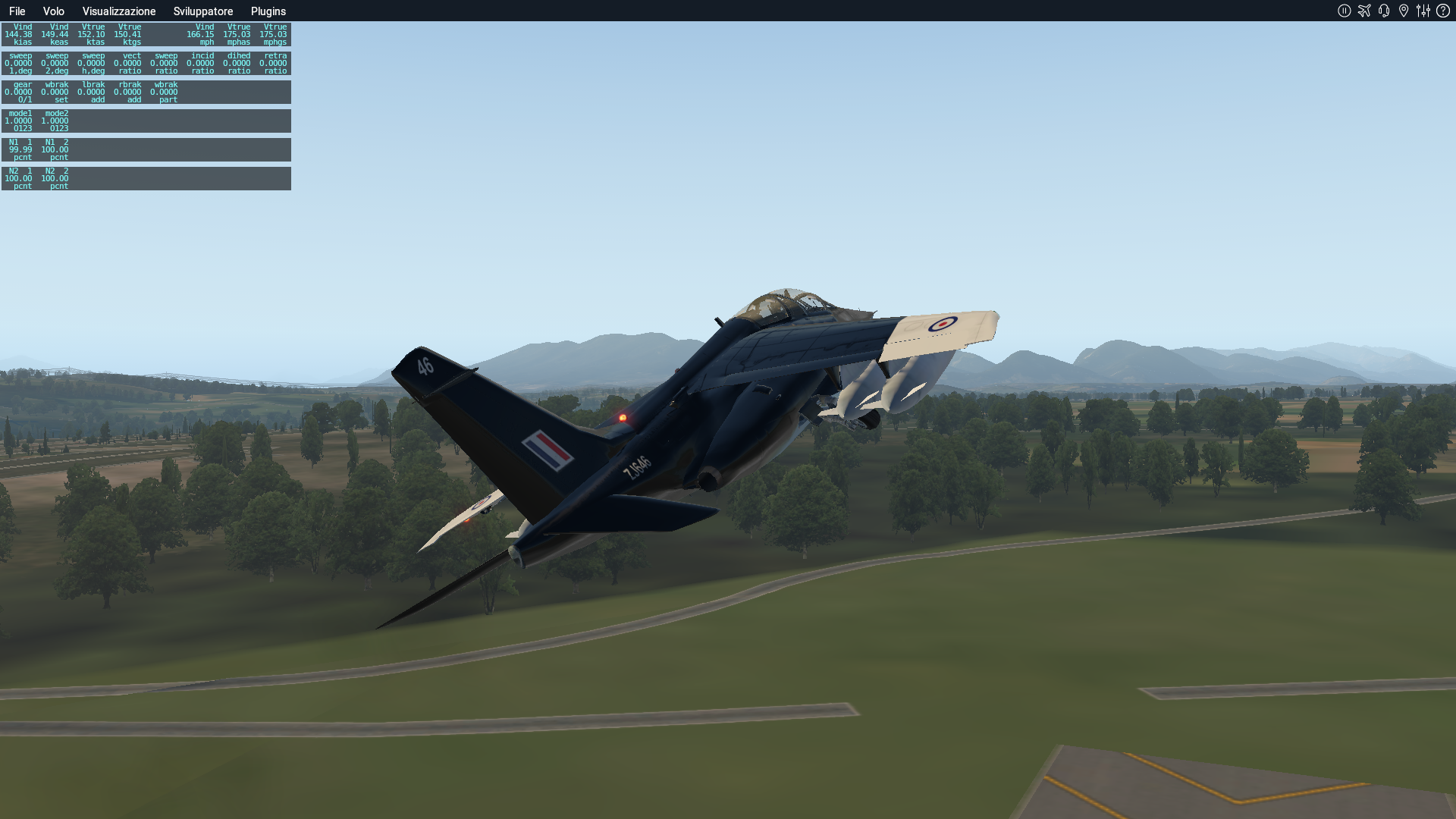Screen dimensions: 1456x819
Task: Open ATC with the headset icon
Action: (x=1384, y=11)
